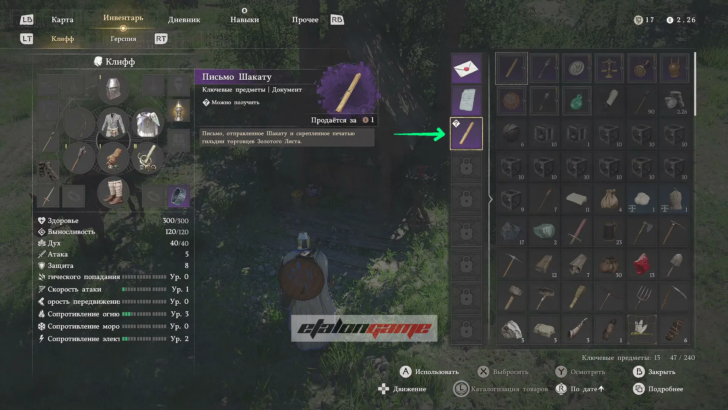Select the Прочее tab
This screenshot has width=728, height=410.
305,19
